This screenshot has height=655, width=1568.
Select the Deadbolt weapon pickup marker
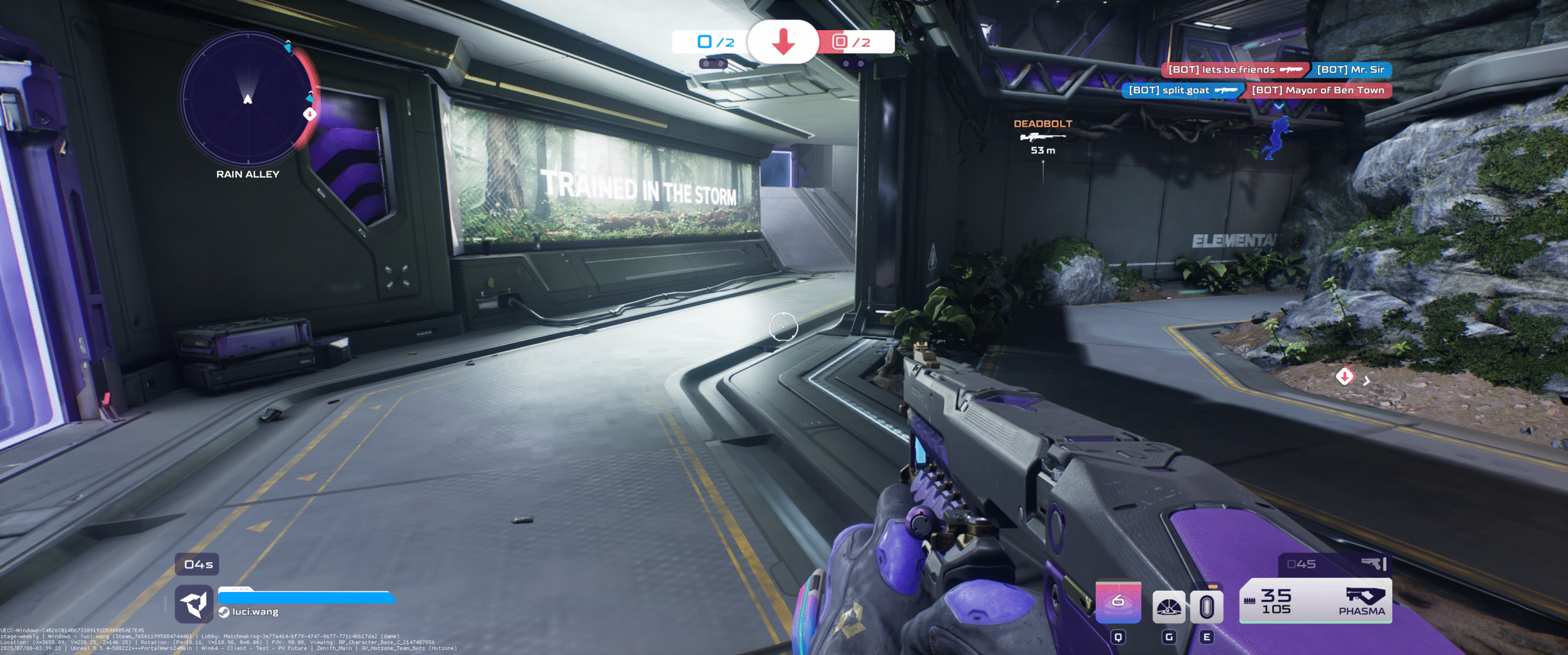(1042, 136)
